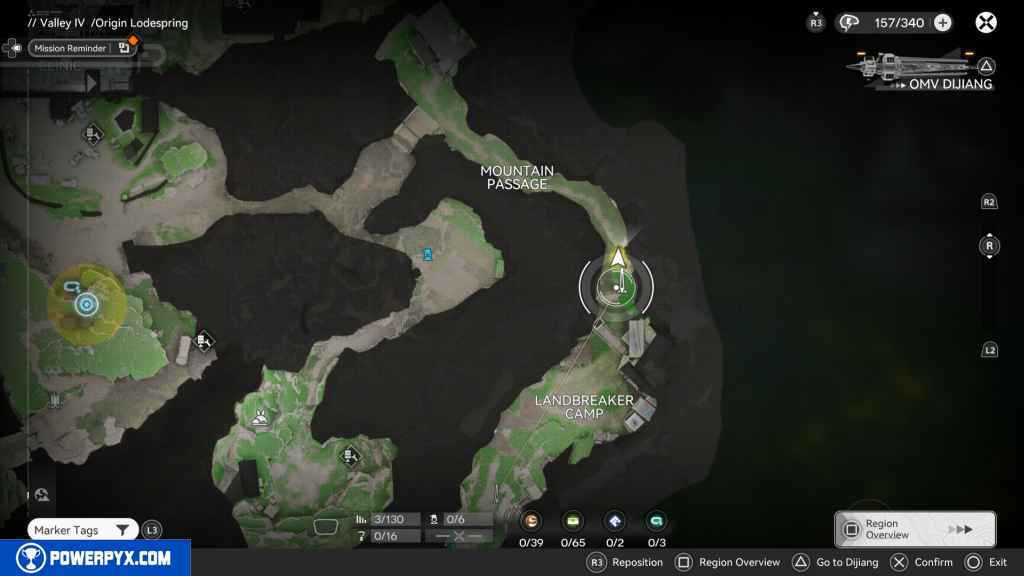The height and width of the screenshot is (576, 1024).
Task: Click the orange collectible icon showing 0/39
Action: click(532, 521)
